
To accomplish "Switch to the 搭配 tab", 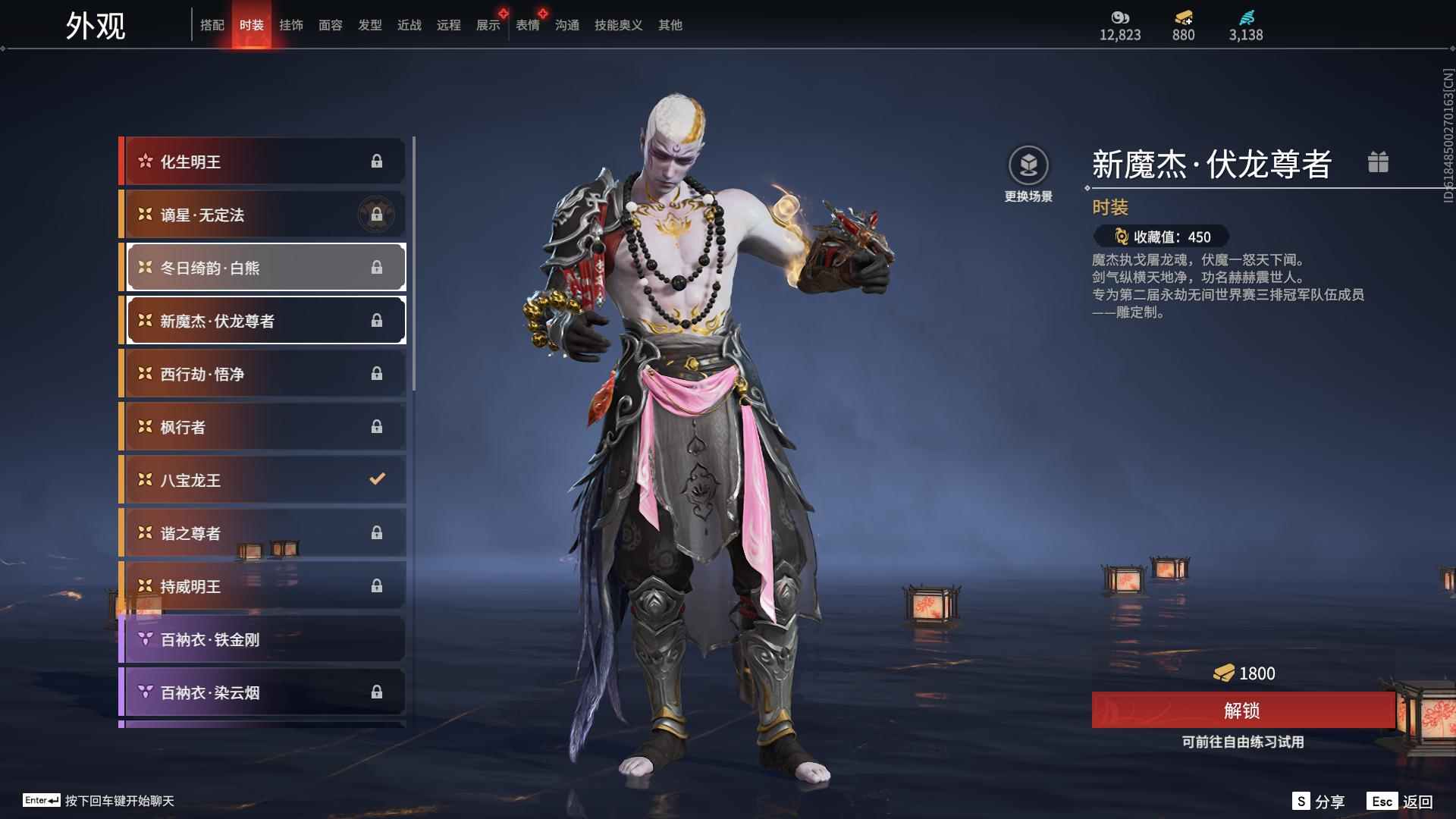I will (x=212, y=25).
